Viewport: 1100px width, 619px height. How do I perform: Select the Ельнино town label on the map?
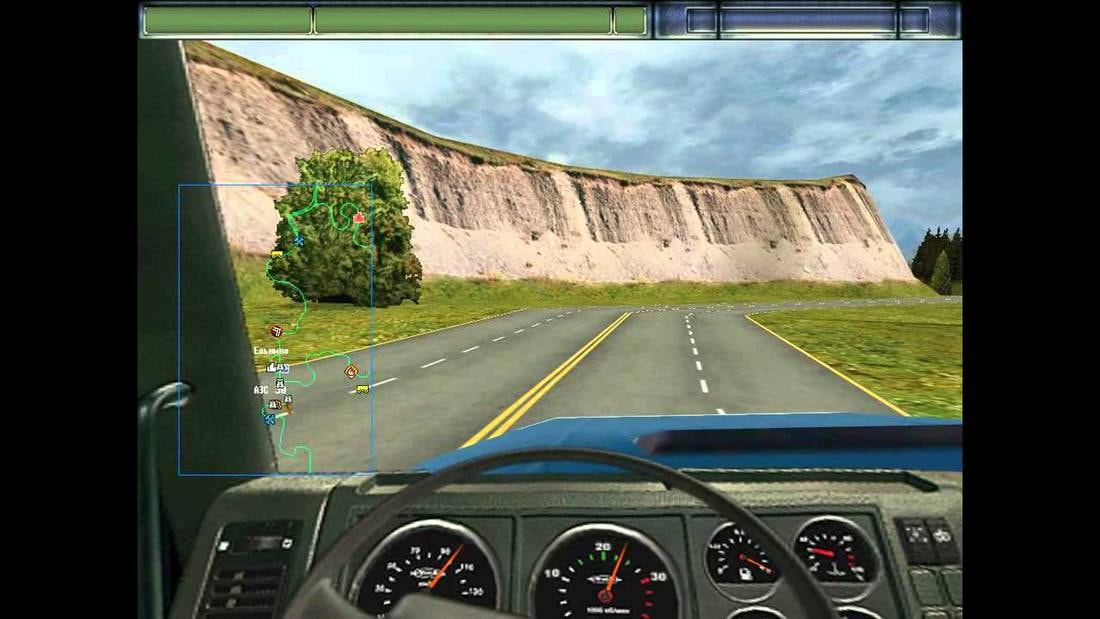pos(272,351)
